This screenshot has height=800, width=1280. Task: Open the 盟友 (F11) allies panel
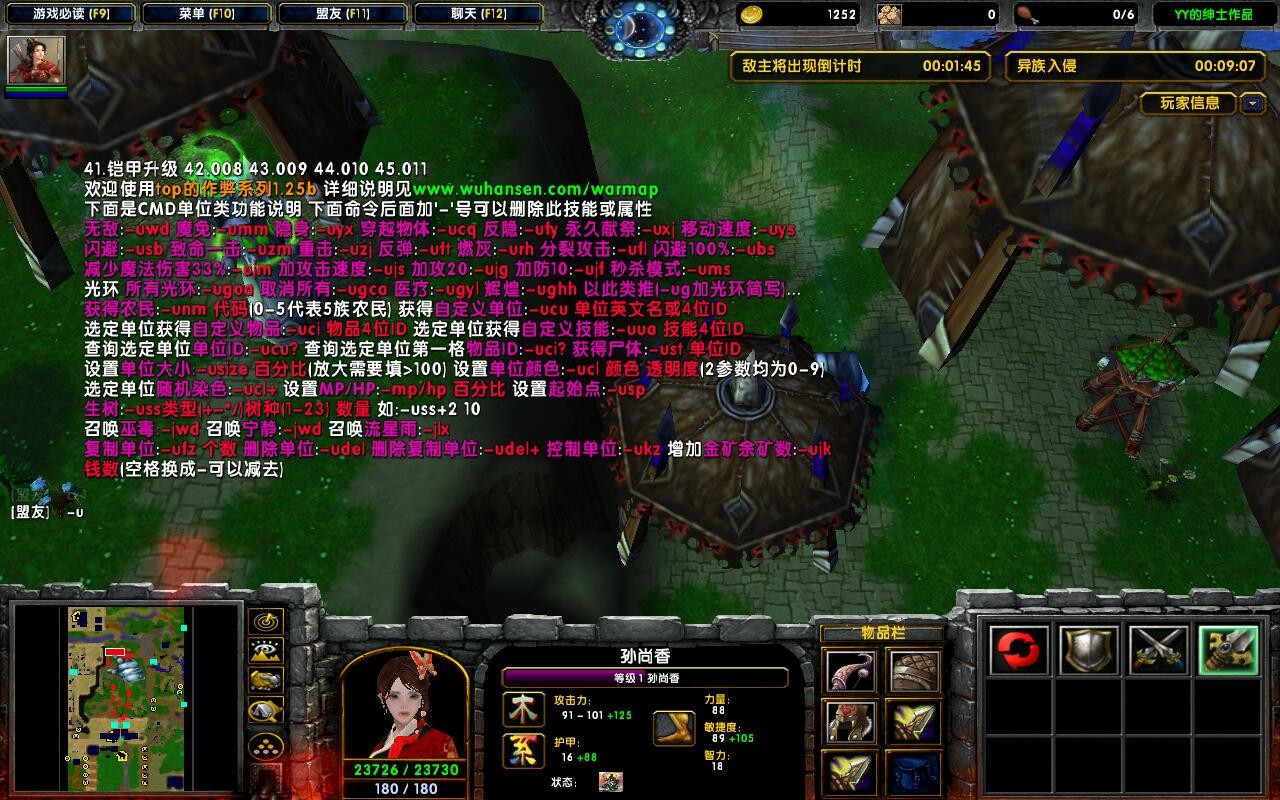pyautogui.click(x=342, y=14)
